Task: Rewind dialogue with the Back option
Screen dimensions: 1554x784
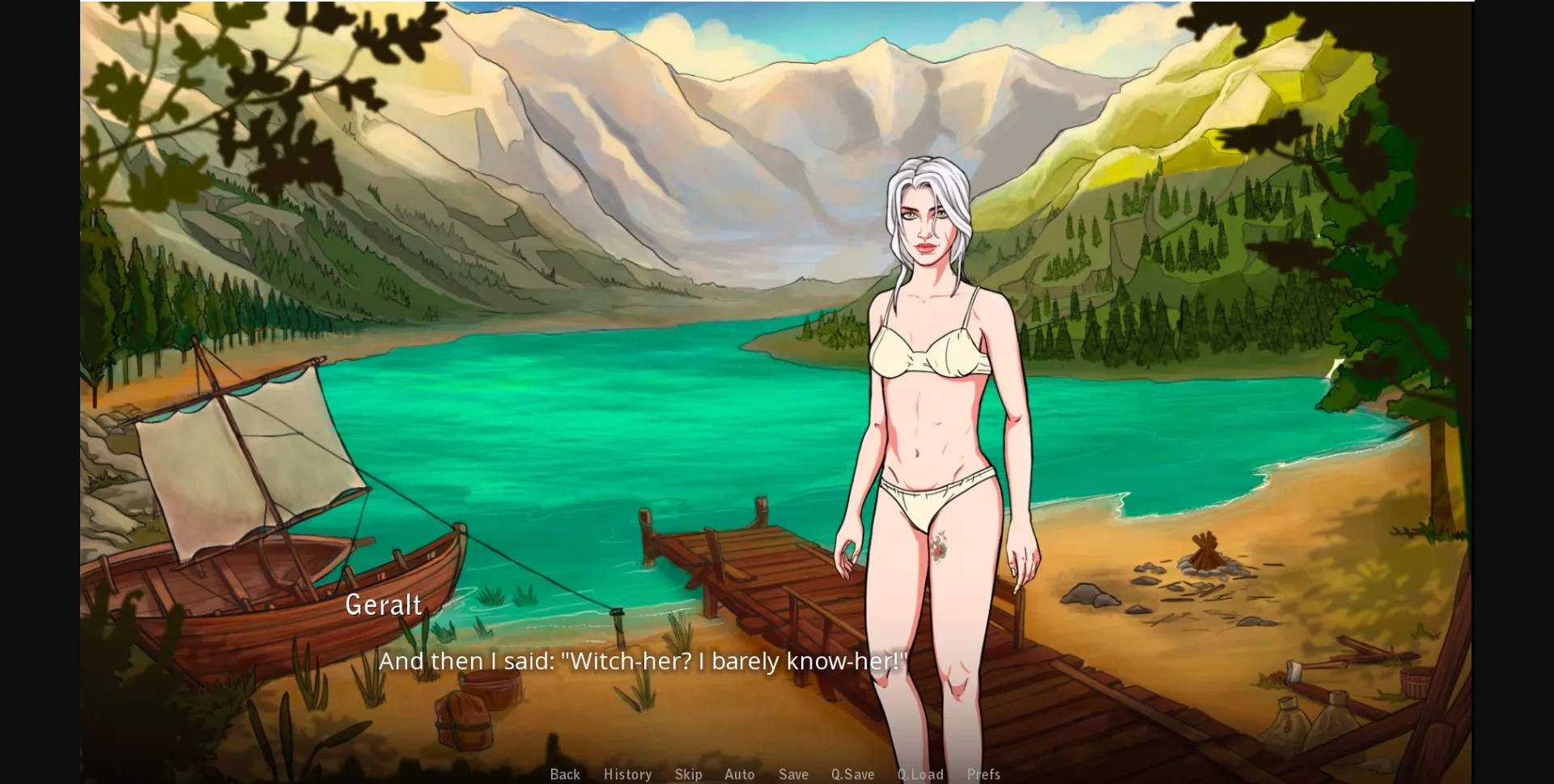Action: [x=565, y=774]
